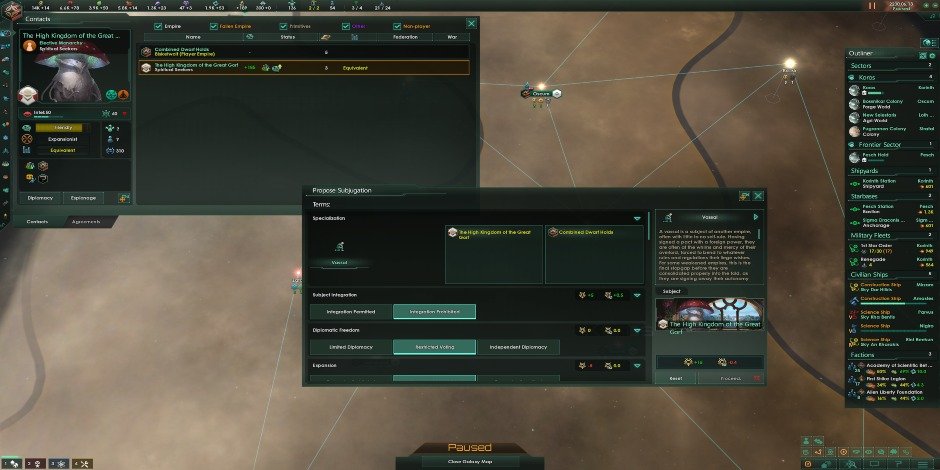The image size is (940, 470).
Task: Open the Espionage screen
Action: [82, 198]
